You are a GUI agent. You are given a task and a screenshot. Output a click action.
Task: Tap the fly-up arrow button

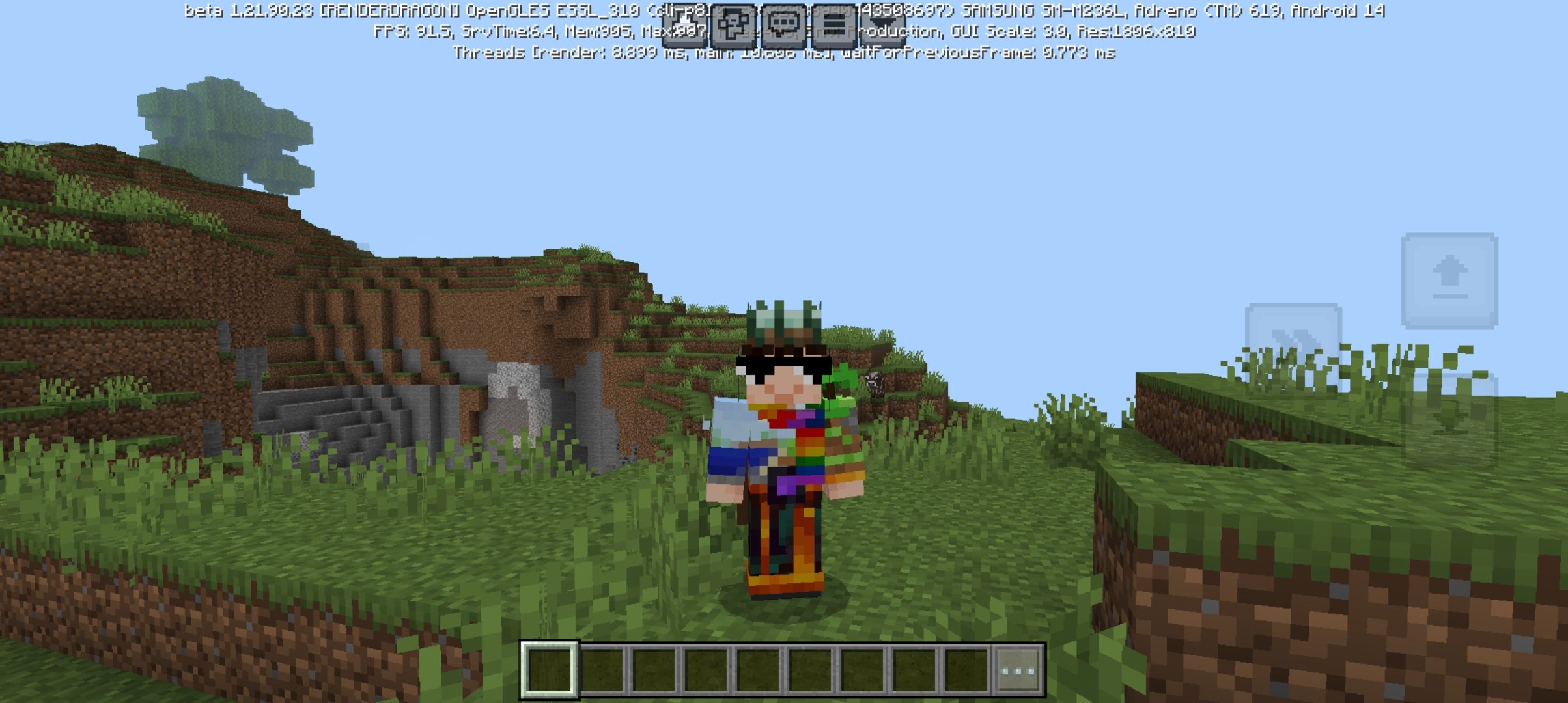[1449, 281]
